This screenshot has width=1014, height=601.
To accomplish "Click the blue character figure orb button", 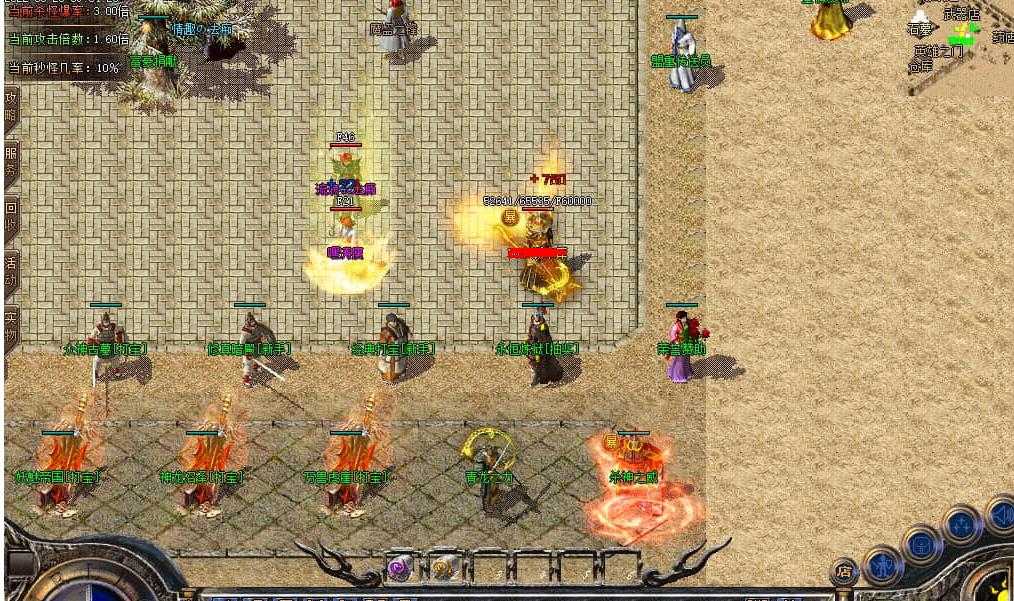I will point(882,564).
